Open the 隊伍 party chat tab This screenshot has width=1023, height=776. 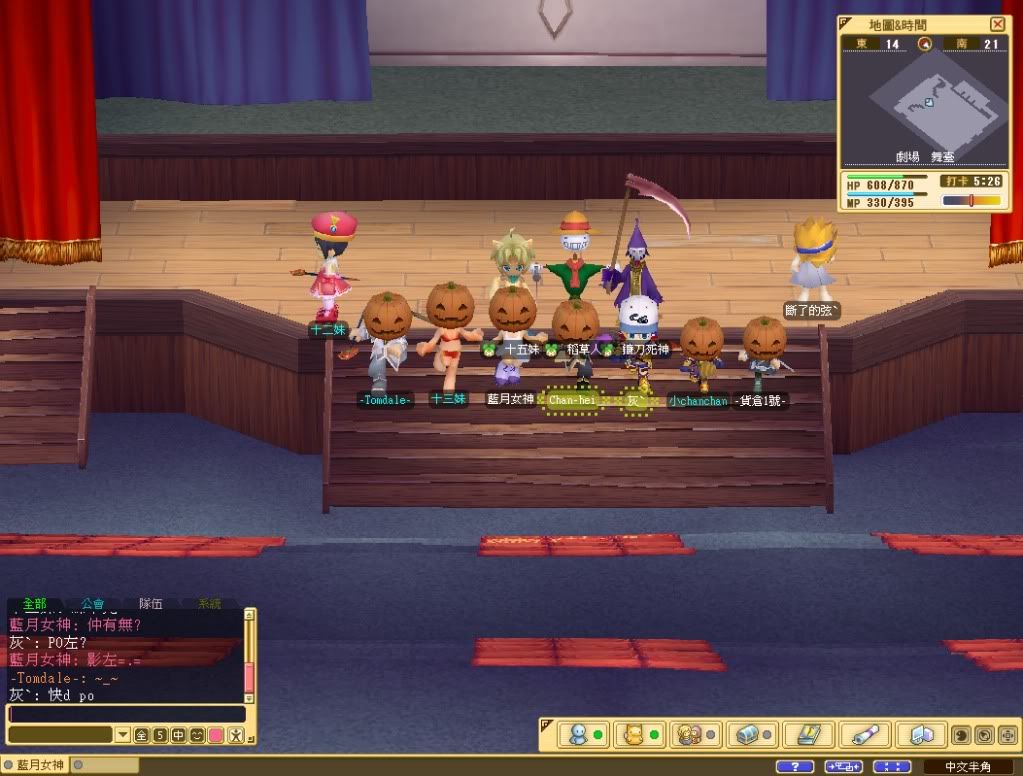(x=151, y=604)
